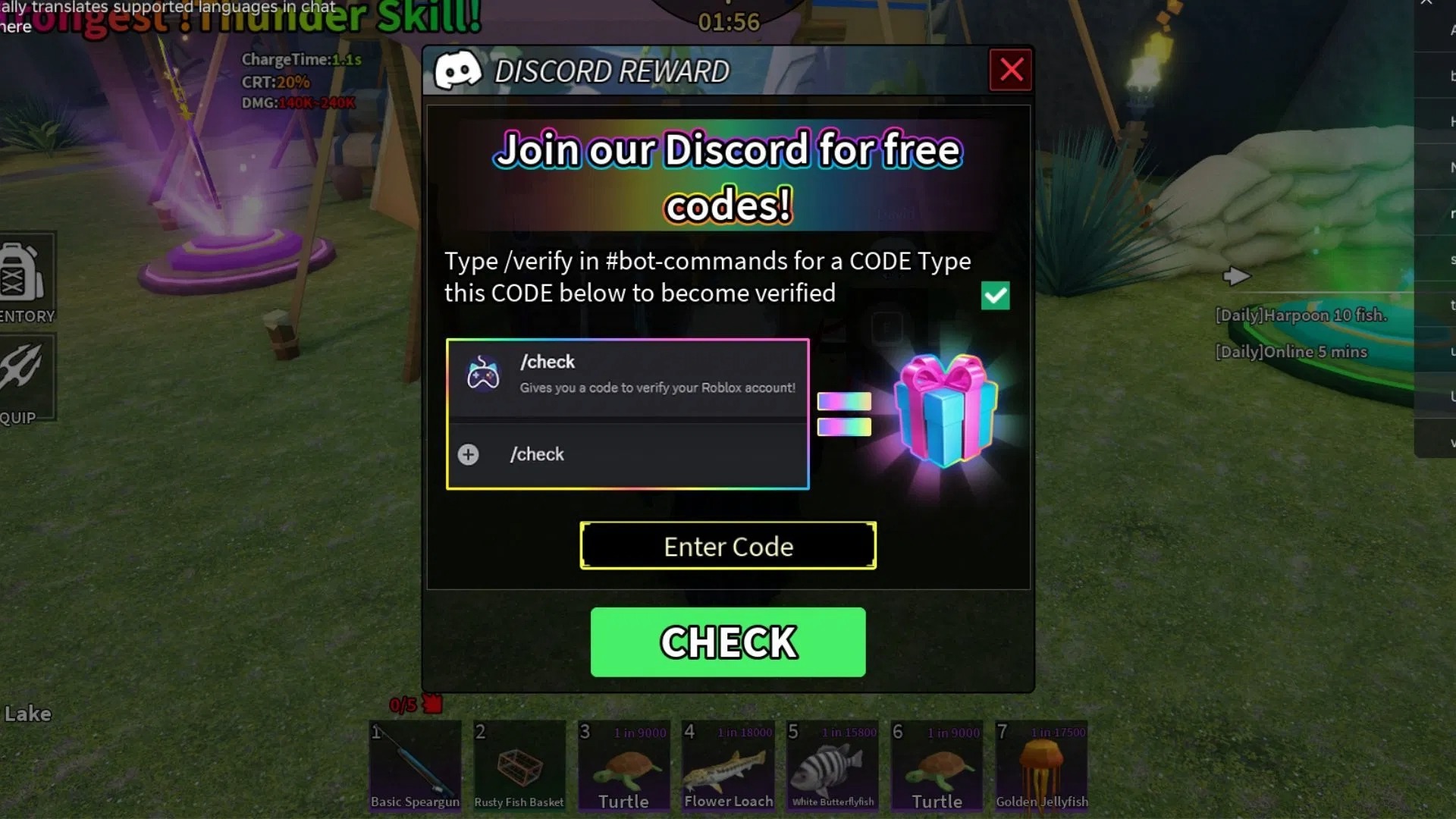Screen dimensions: 1456x819
Task: Open the Golden Jellyfish entry
Action: click(1042, 766)
